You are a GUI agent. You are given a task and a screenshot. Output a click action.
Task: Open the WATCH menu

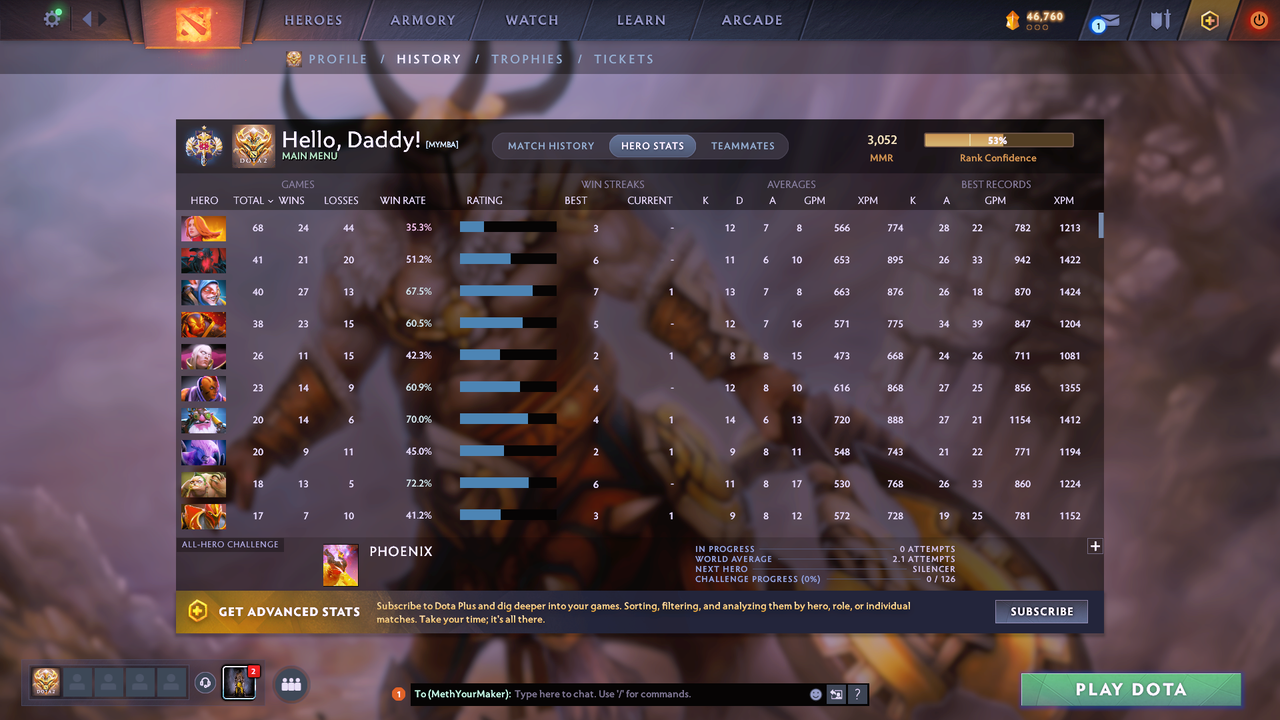pos(531,19)
